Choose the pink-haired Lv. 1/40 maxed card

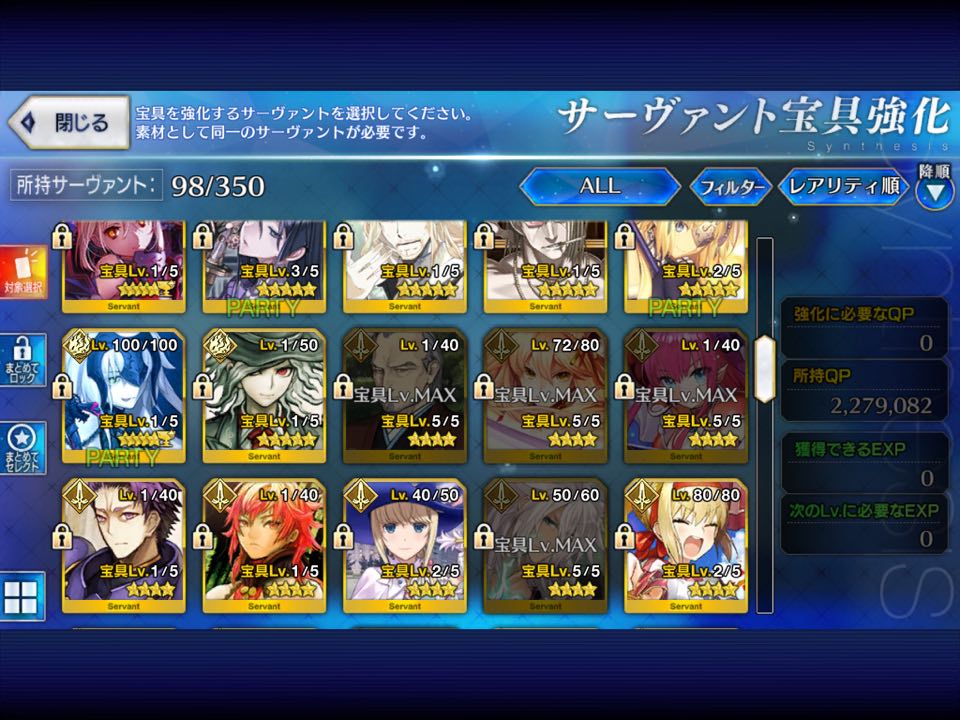coord(686,395)
